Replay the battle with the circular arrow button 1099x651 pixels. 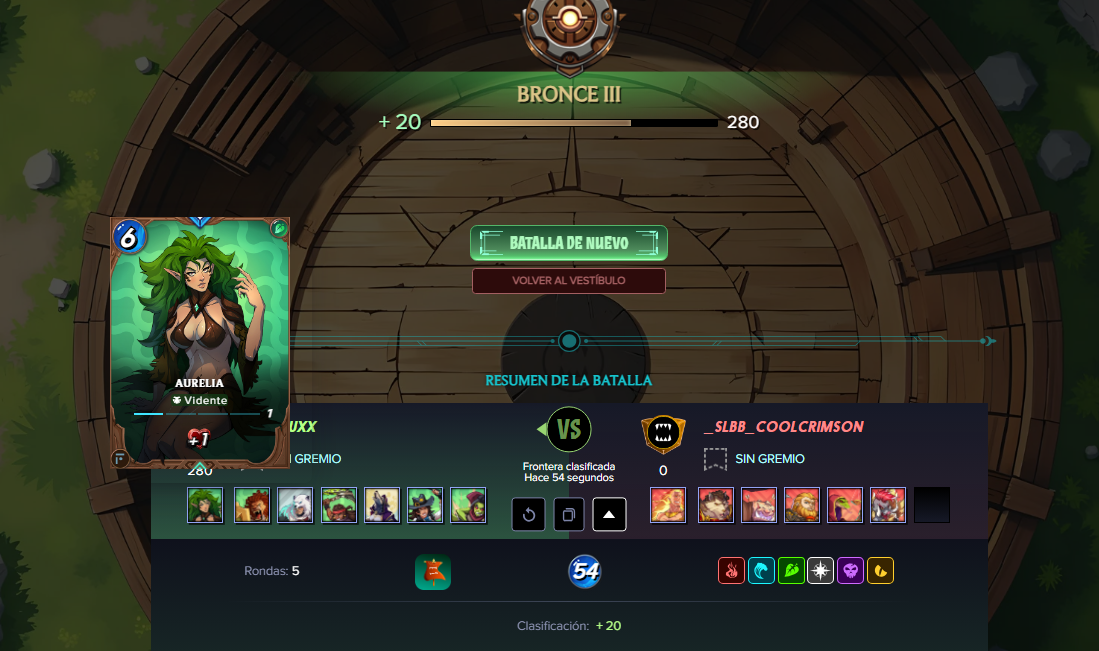tap(529, 515)
